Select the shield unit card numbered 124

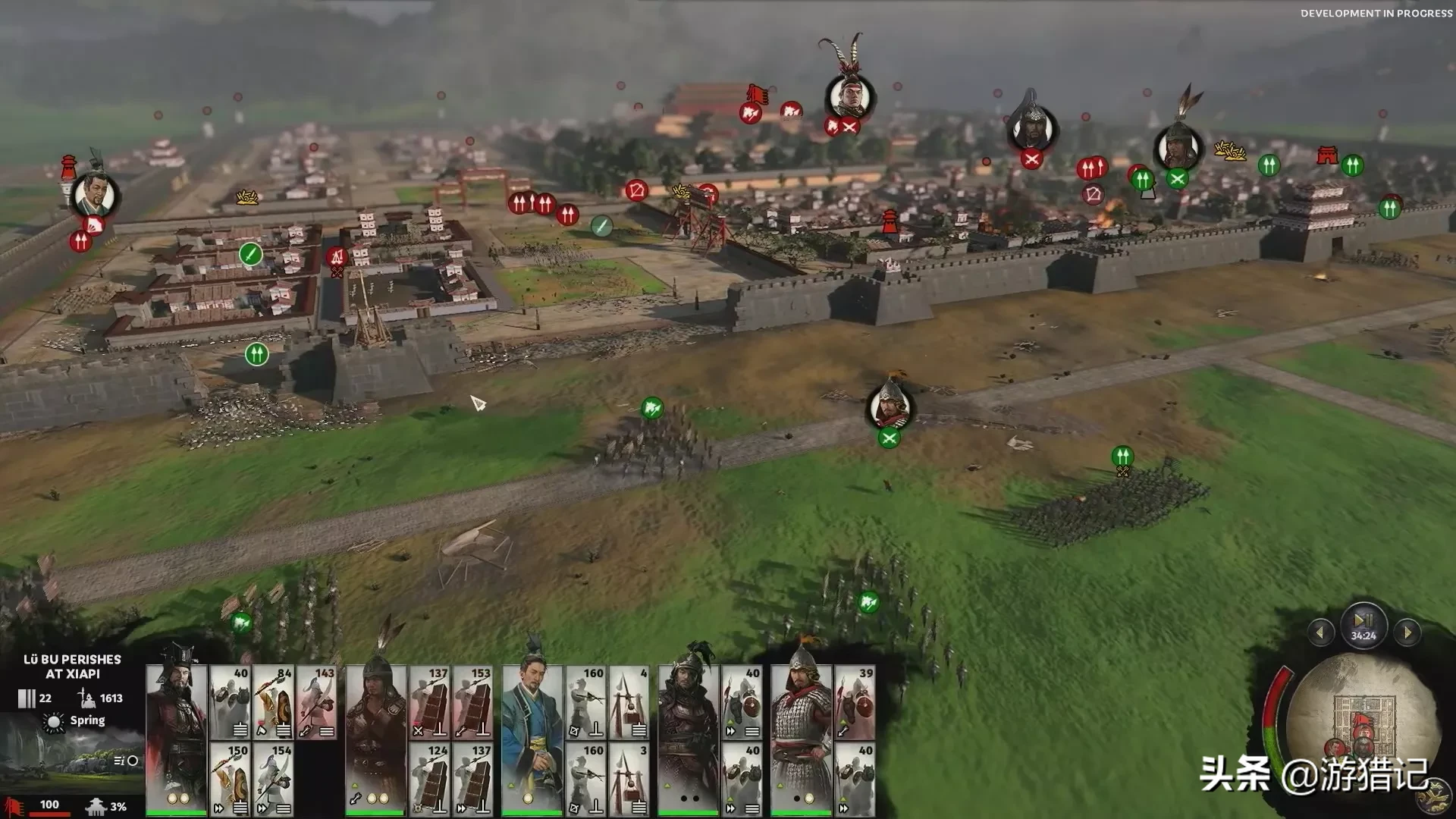click(x=430, y=779)
